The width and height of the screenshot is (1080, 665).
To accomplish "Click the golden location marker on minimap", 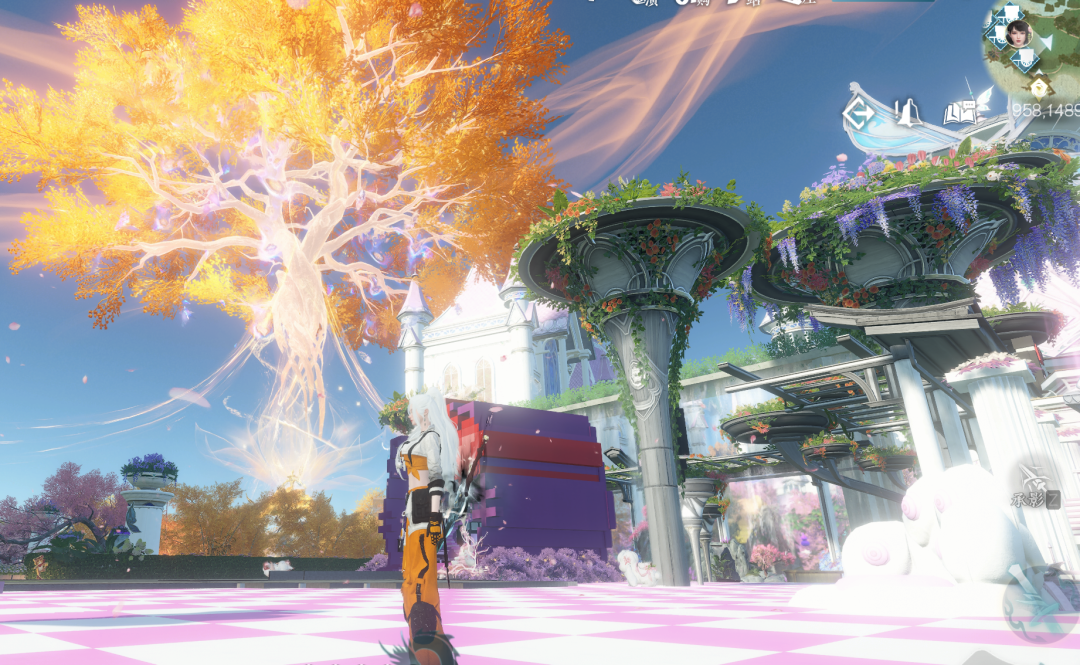I will [x=1038, y=85].
